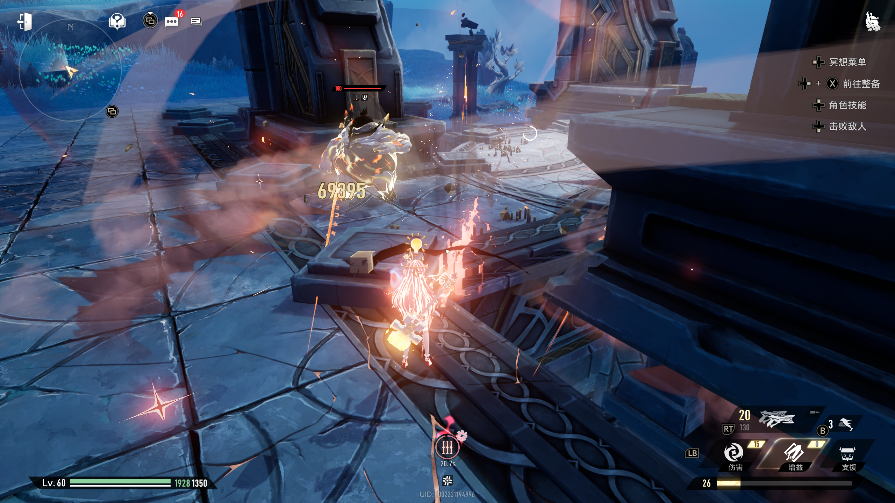Activate the 伤害 (damage) skill

(734, 452)
